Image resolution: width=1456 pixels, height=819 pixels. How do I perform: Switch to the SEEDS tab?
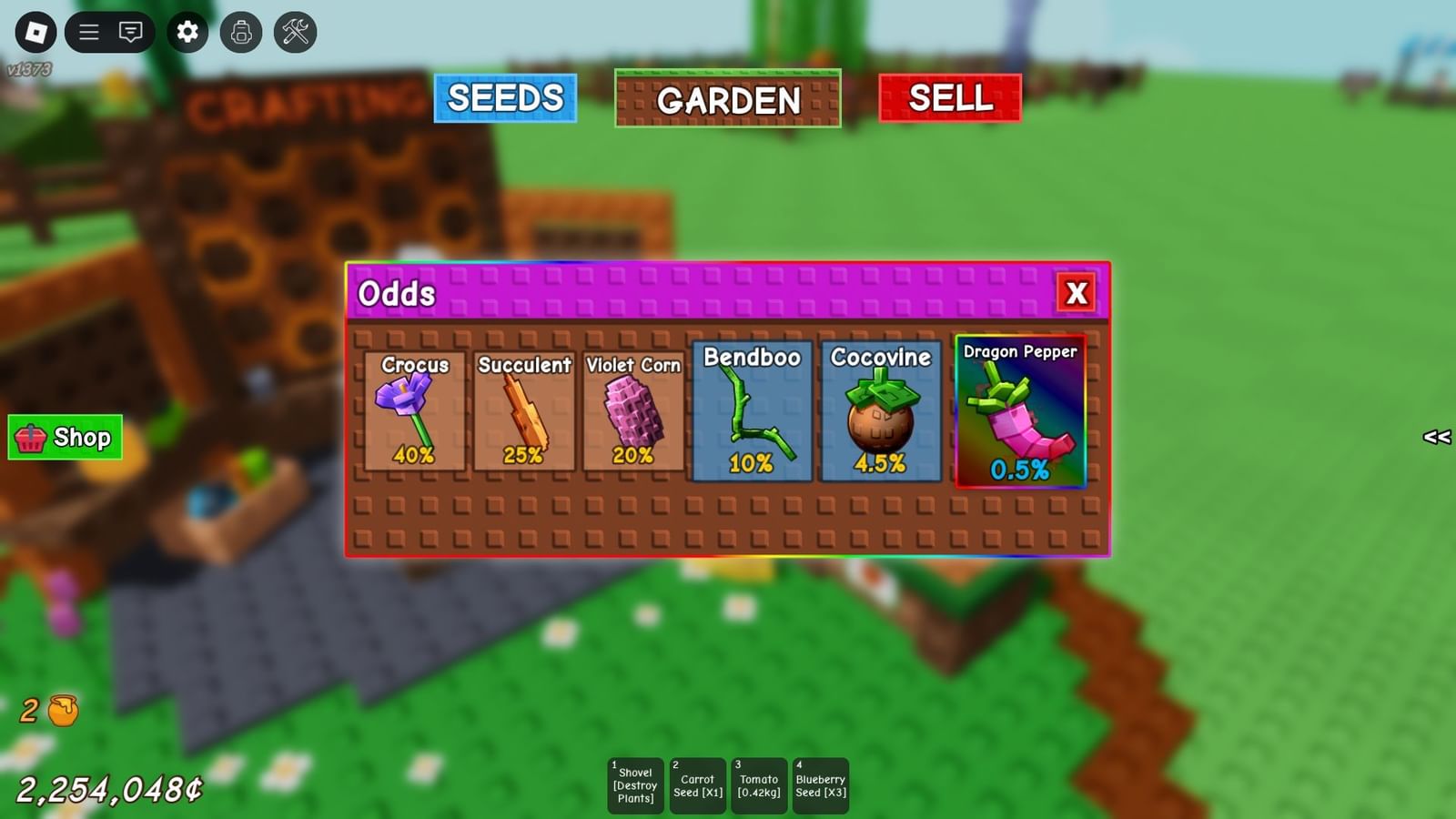[x=506, y=98]
